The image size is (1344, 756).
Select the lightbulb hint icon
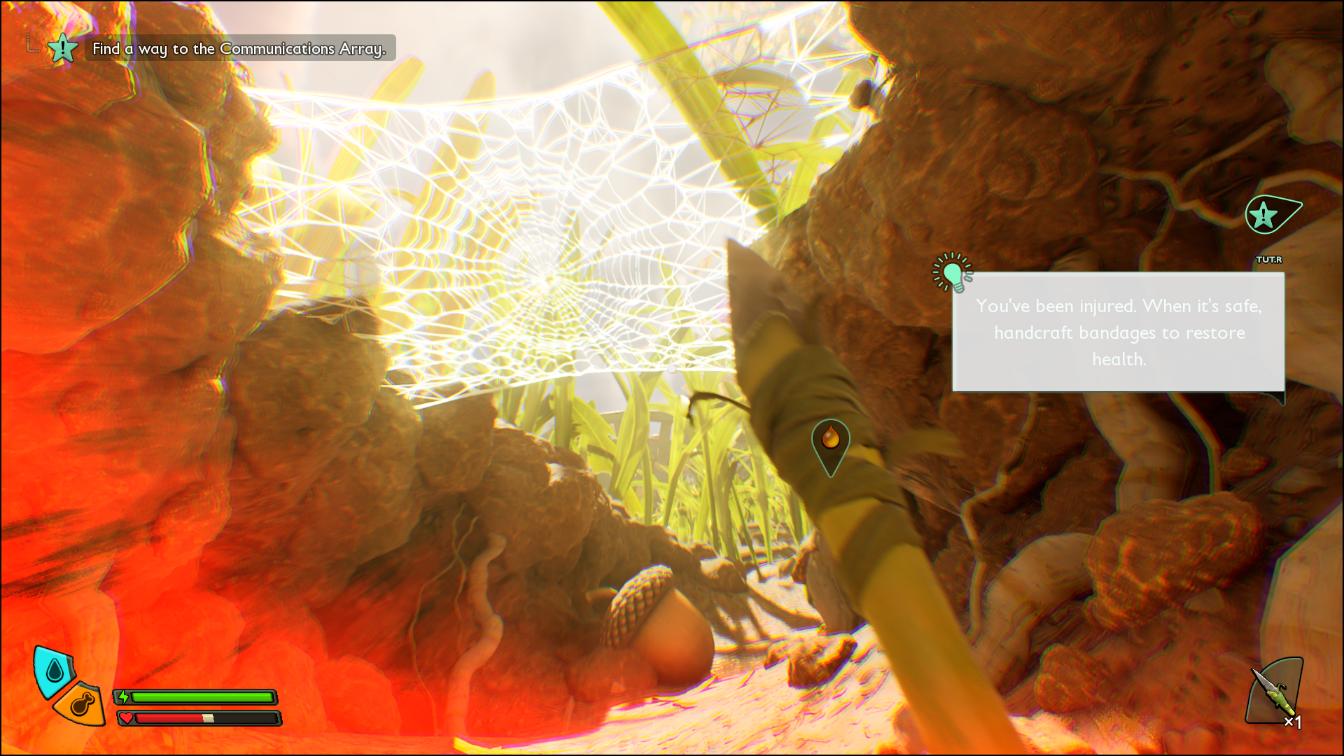(x=953, y=272)
